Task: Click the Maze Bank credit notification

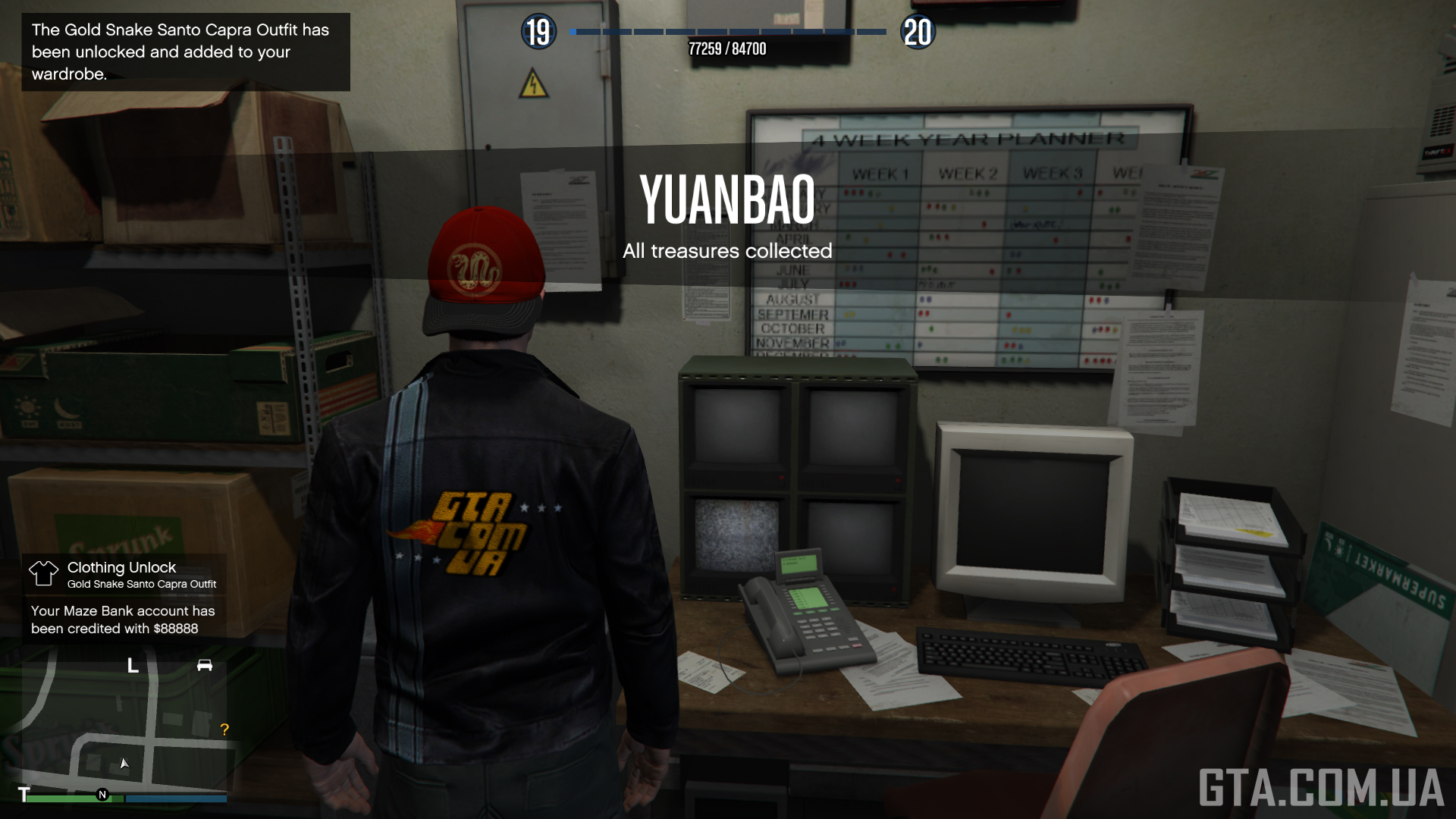Action: pyautogui.click(x=124, y=620)
